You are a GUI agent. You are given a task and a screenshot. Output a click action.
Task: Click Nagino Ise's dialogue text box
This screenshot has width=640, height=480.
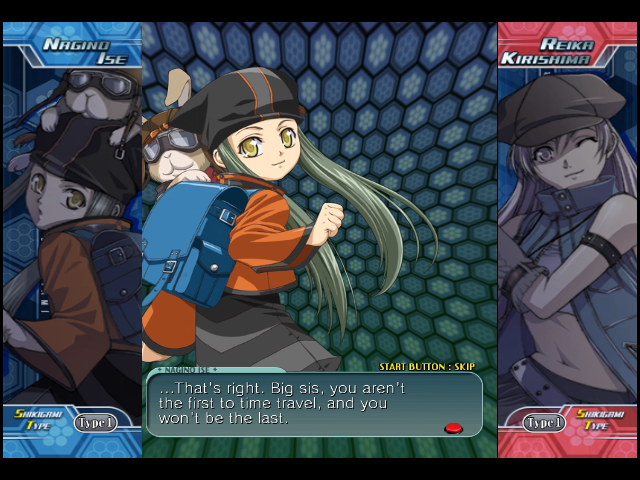(314, 404)
